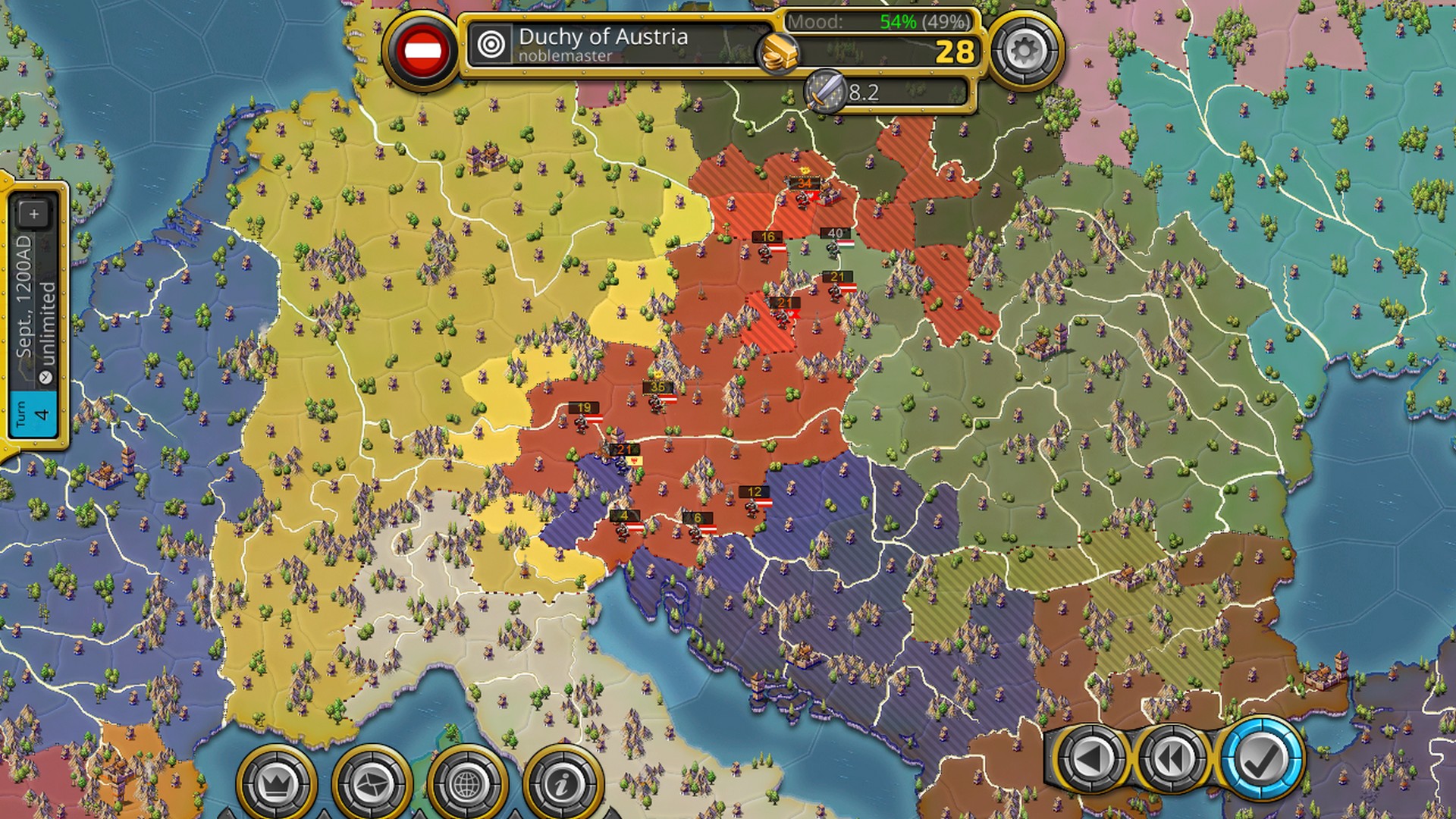This screenshot has height=819, width=1456.
Task: Click the chevron arrow below the crown icon
Action: [x=324, y=814]
